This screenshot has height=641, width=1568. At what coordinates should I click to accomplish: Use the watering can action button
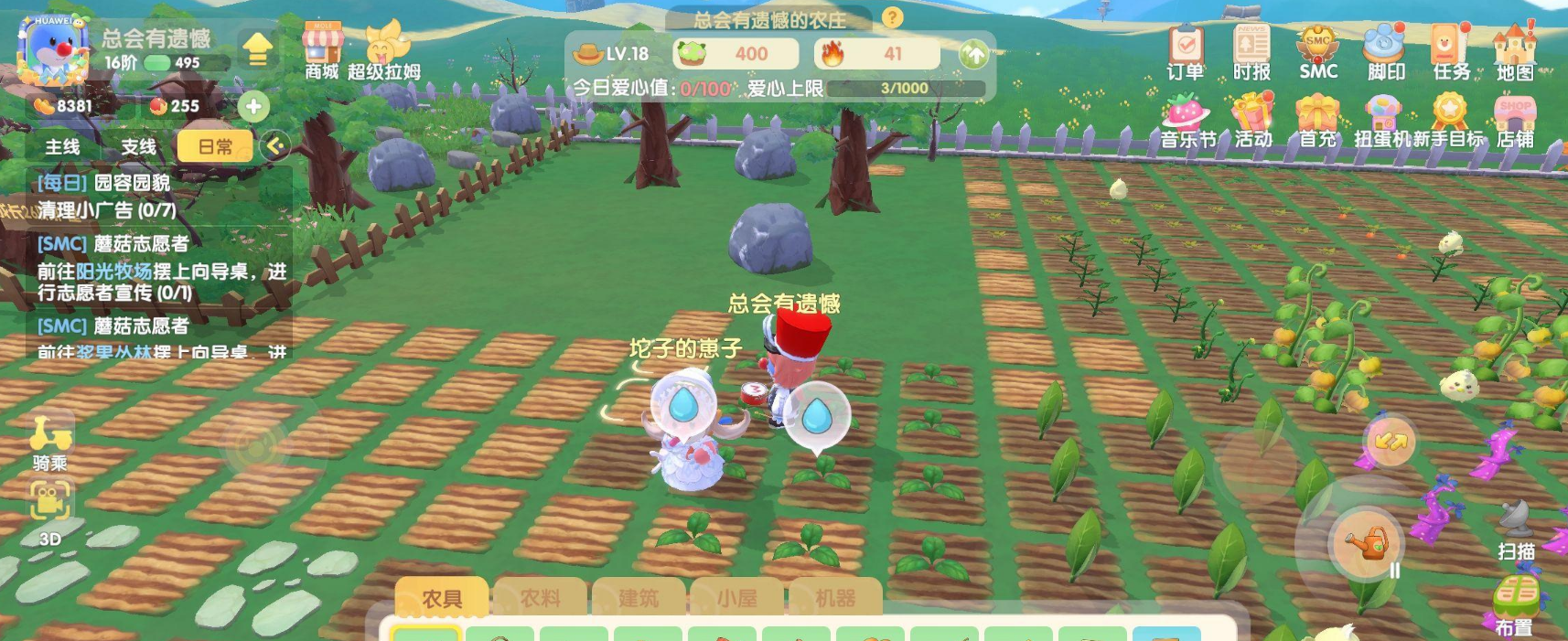[1367, 542]
